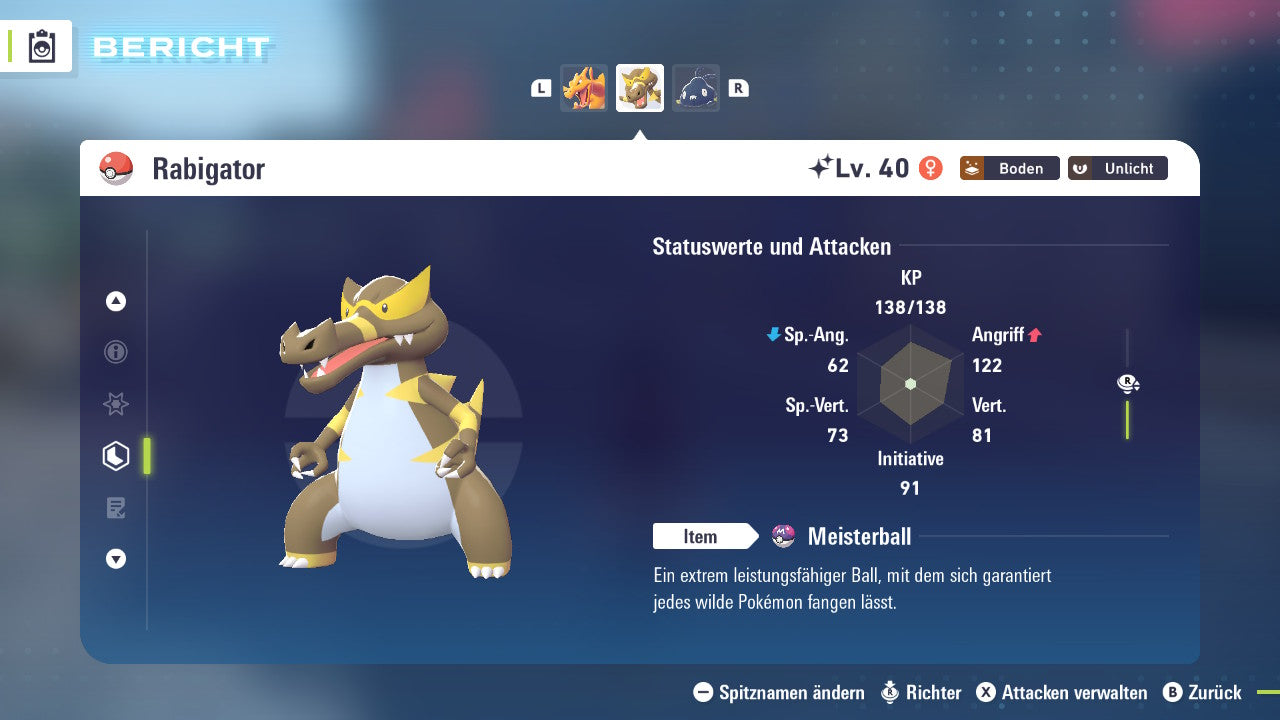This screenshot has height=720, width=1280.
Task: Open the stats hexagon page icon
Action: coord(115,456)
